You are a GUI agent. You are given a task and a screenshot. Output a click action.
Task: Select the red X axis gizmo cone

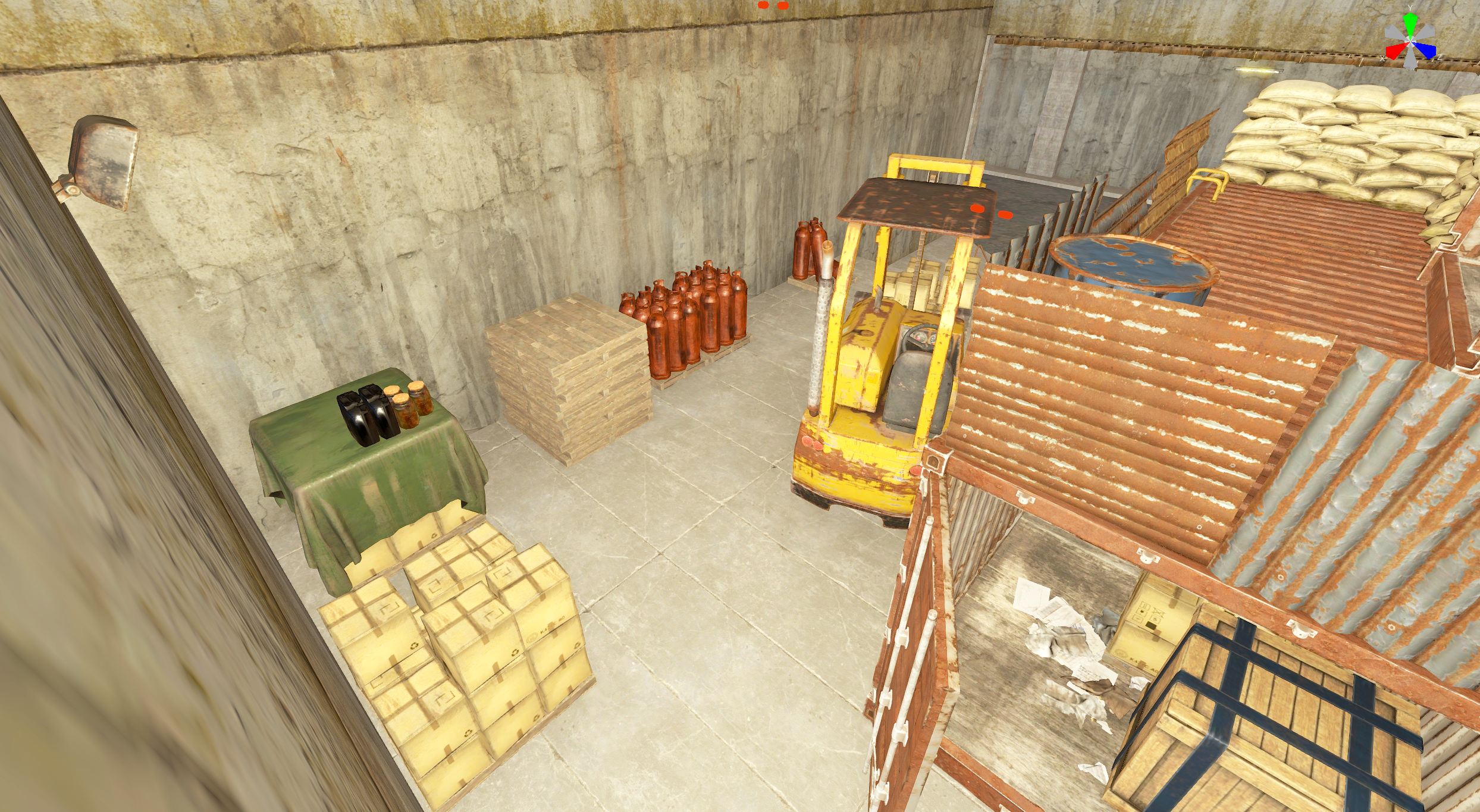[1394, 51]
